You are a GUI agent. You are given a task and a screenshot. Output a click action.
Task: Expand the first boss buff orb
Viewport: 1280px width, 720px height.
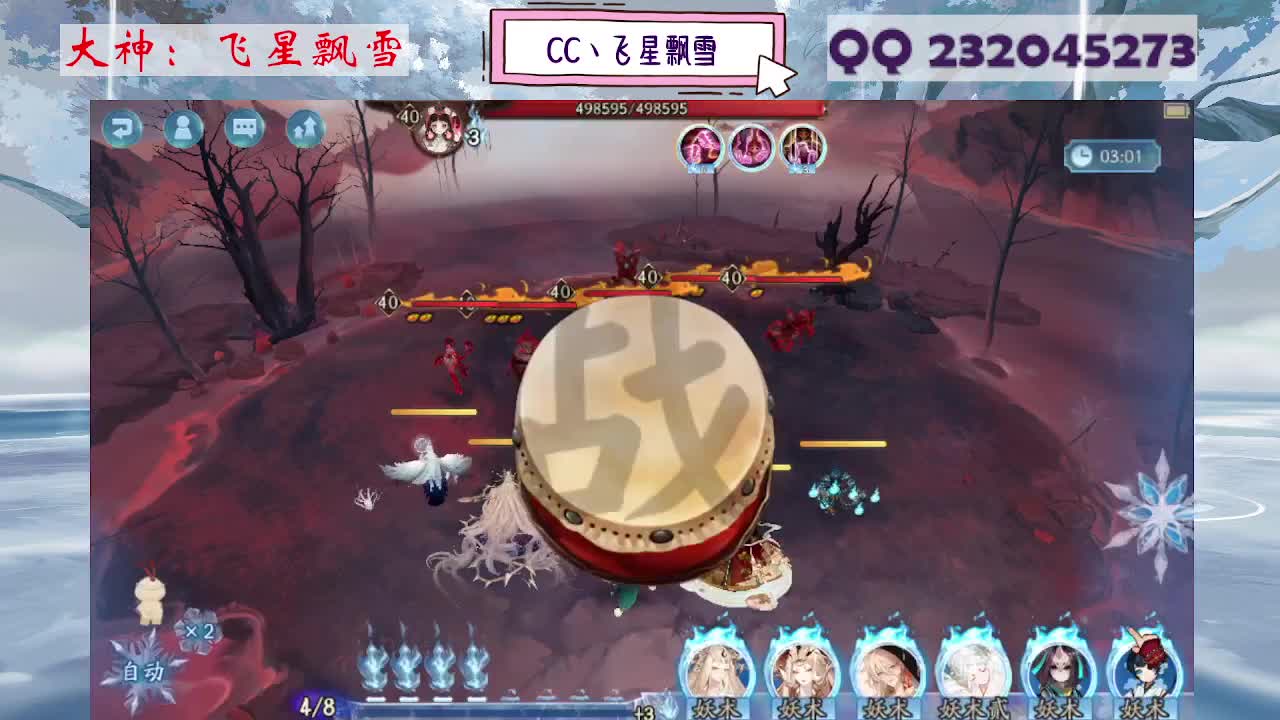[700, 148]
